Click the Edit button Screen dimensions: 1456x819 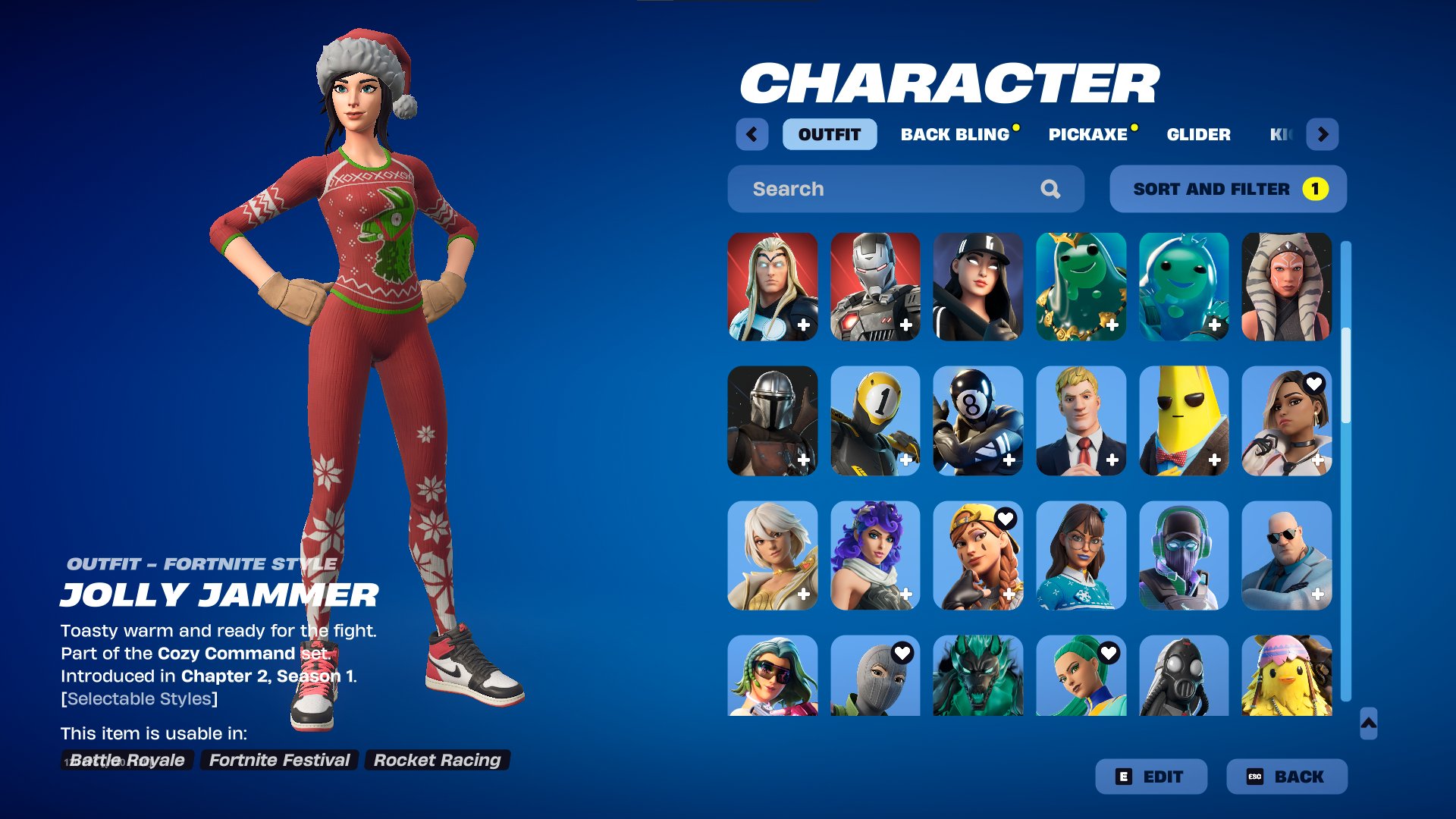1151,777
